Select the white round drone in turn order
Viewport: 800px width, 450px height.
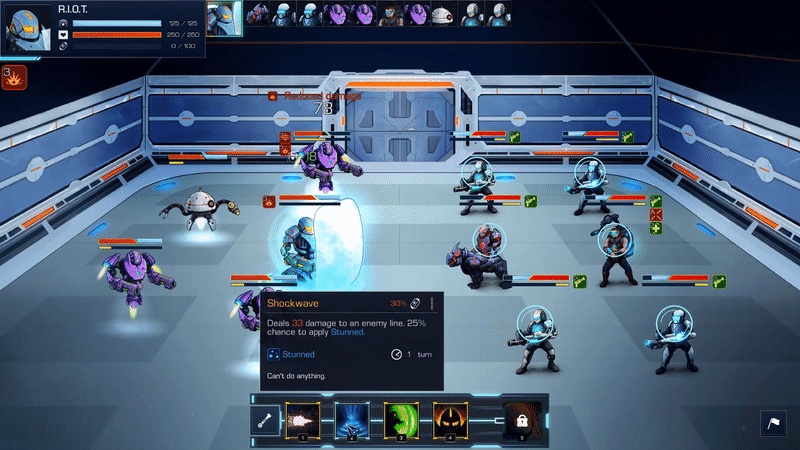[442, 13]
